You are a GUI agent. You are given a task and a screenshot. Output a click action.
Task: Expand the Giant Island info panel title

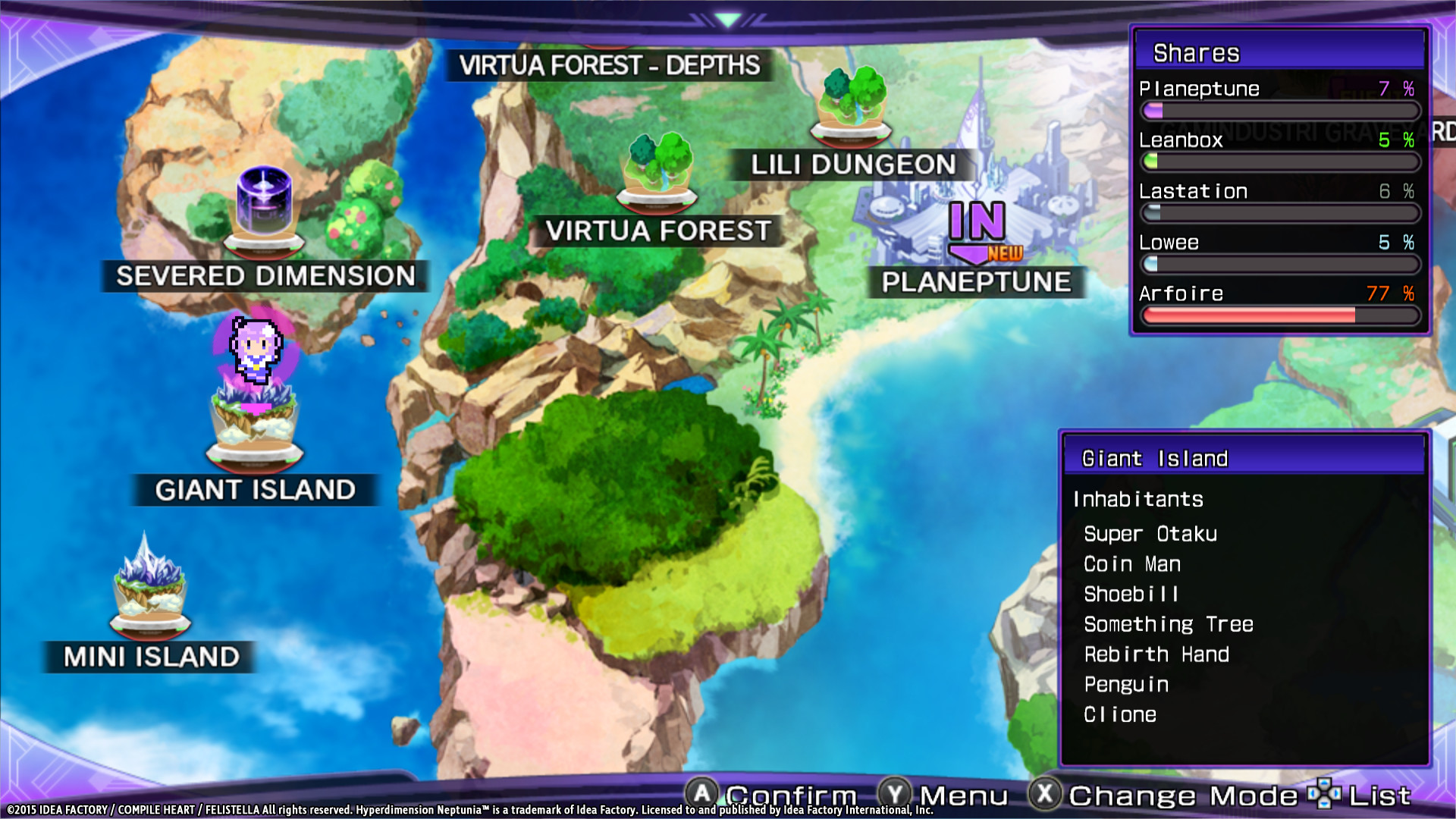pos(1155,458)
